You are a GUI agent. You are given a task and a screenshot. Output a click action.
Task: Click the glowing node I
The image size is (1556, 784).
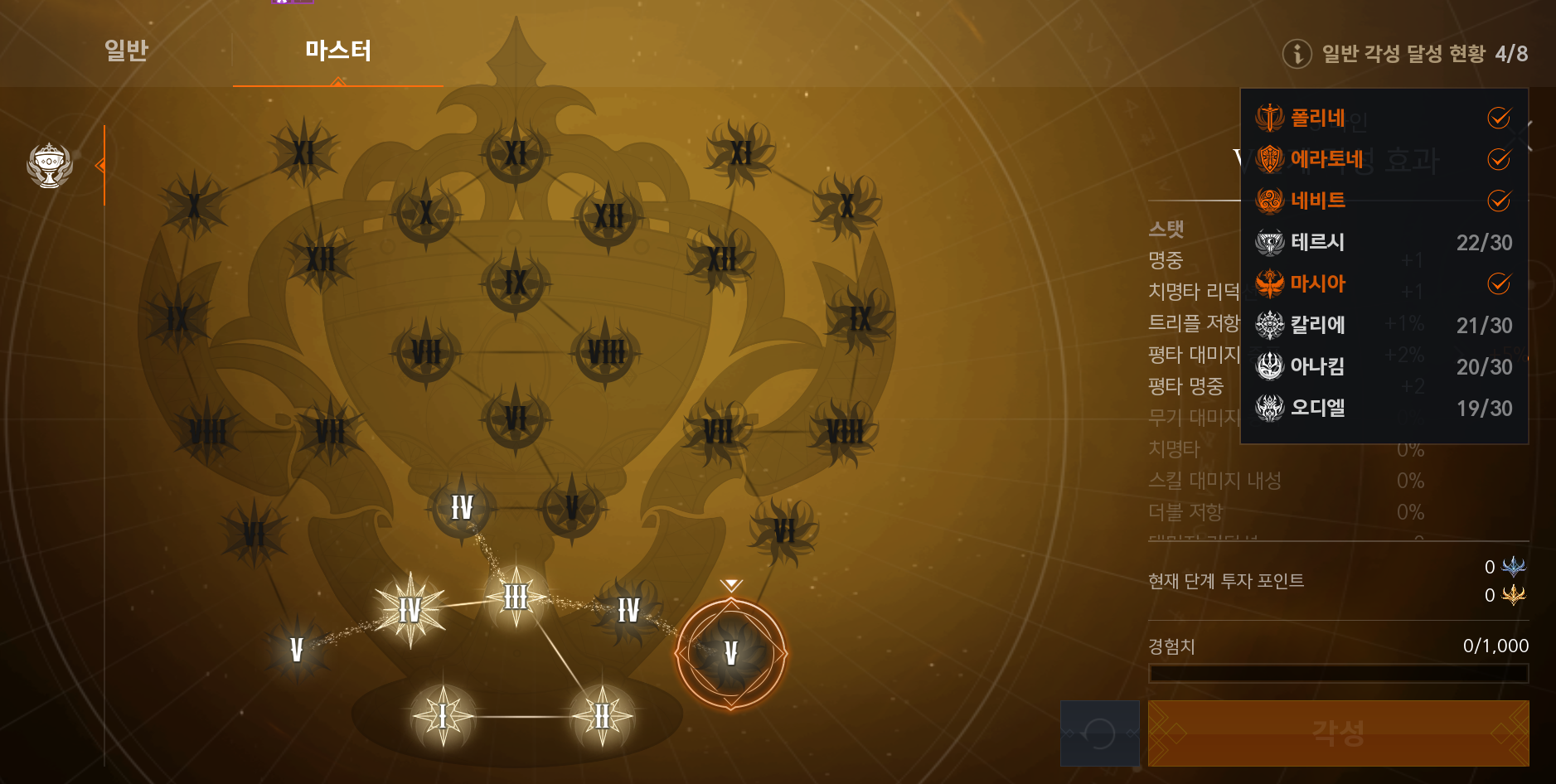[x=443, y=716]
